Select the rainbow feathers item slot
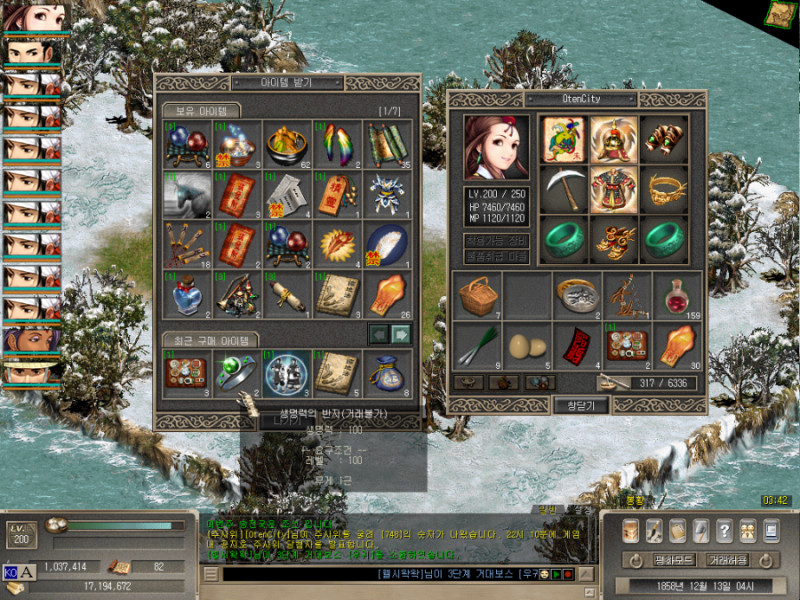This screenshot has width=800, height=600. tap(338, 143)
